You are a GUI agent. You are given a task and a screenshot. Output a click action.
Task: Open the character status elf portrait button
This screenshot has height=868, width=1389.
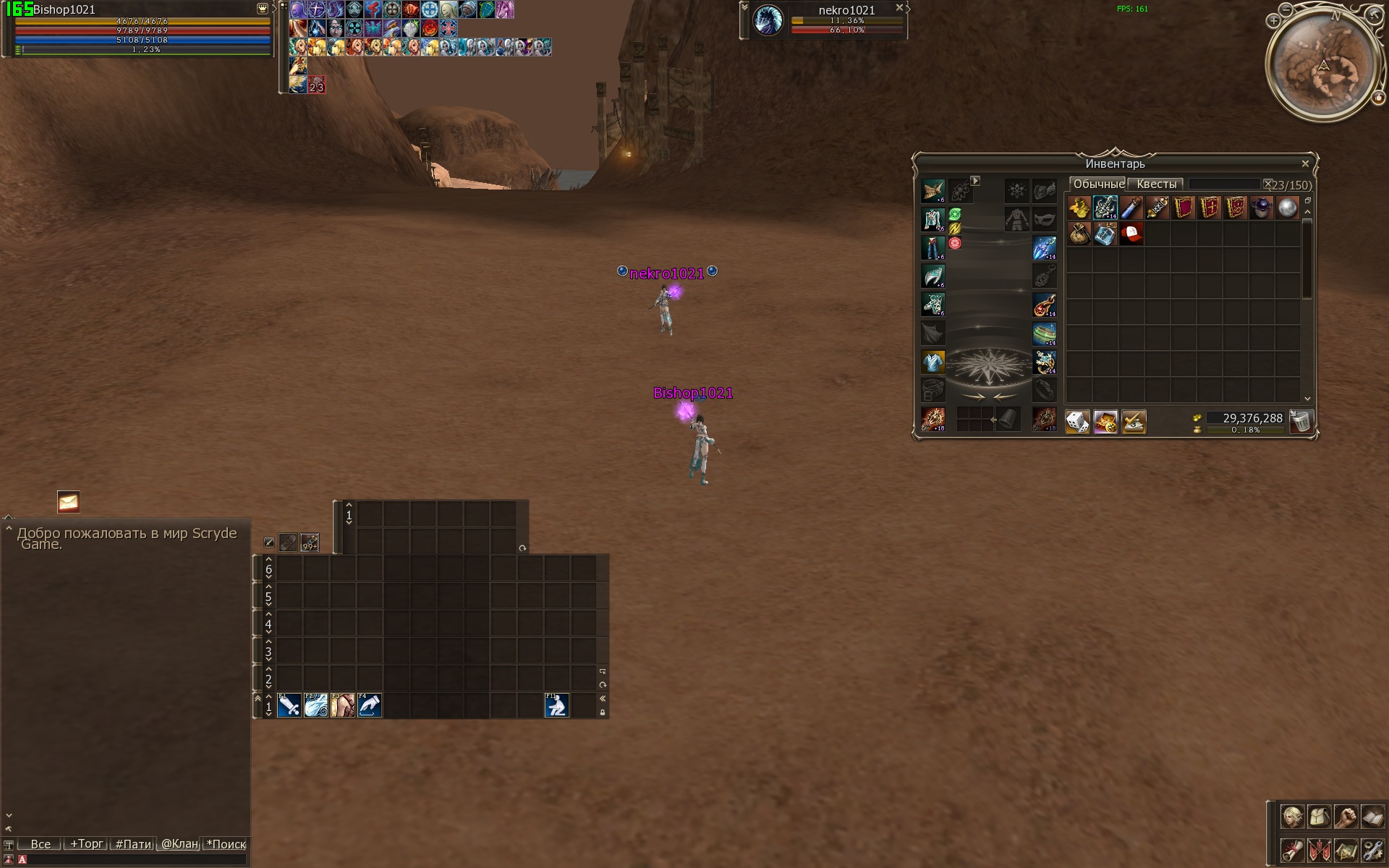tap(1292, 817)
